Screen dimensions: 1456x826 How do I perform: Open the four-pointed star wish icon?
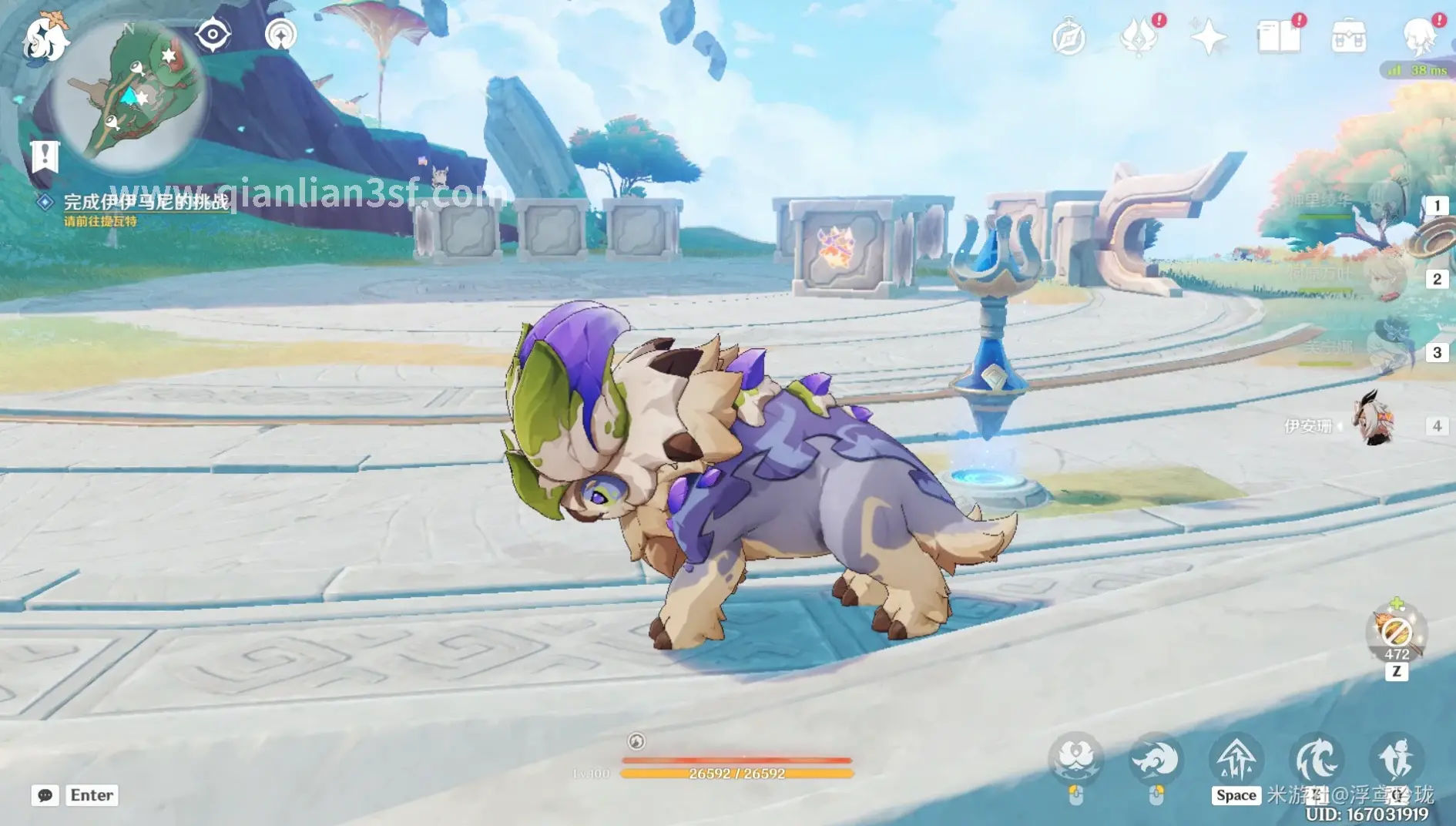tap(1208, 37)
